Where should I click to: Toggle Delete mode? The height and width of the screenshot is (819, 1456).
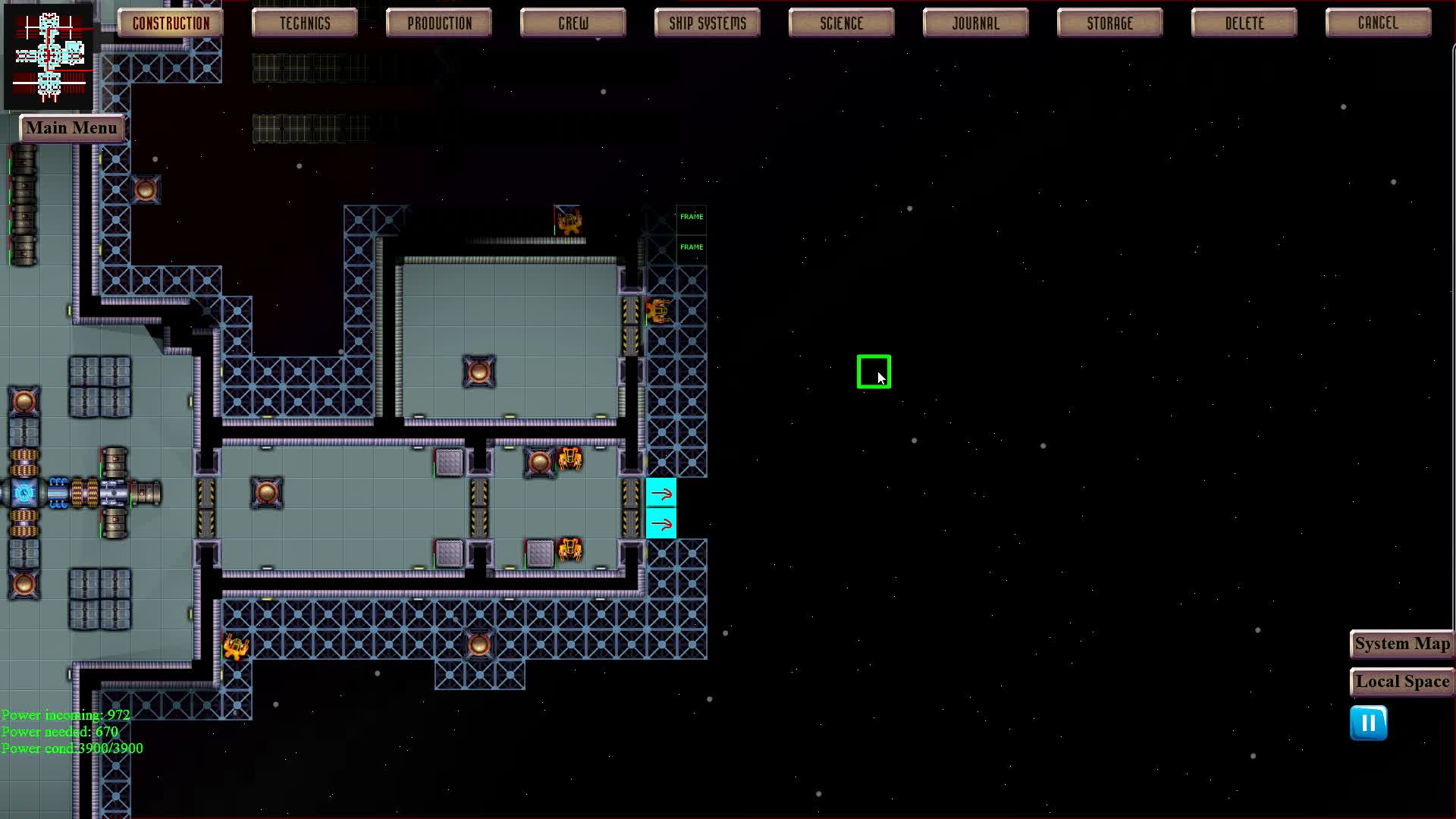(1243, 23)
